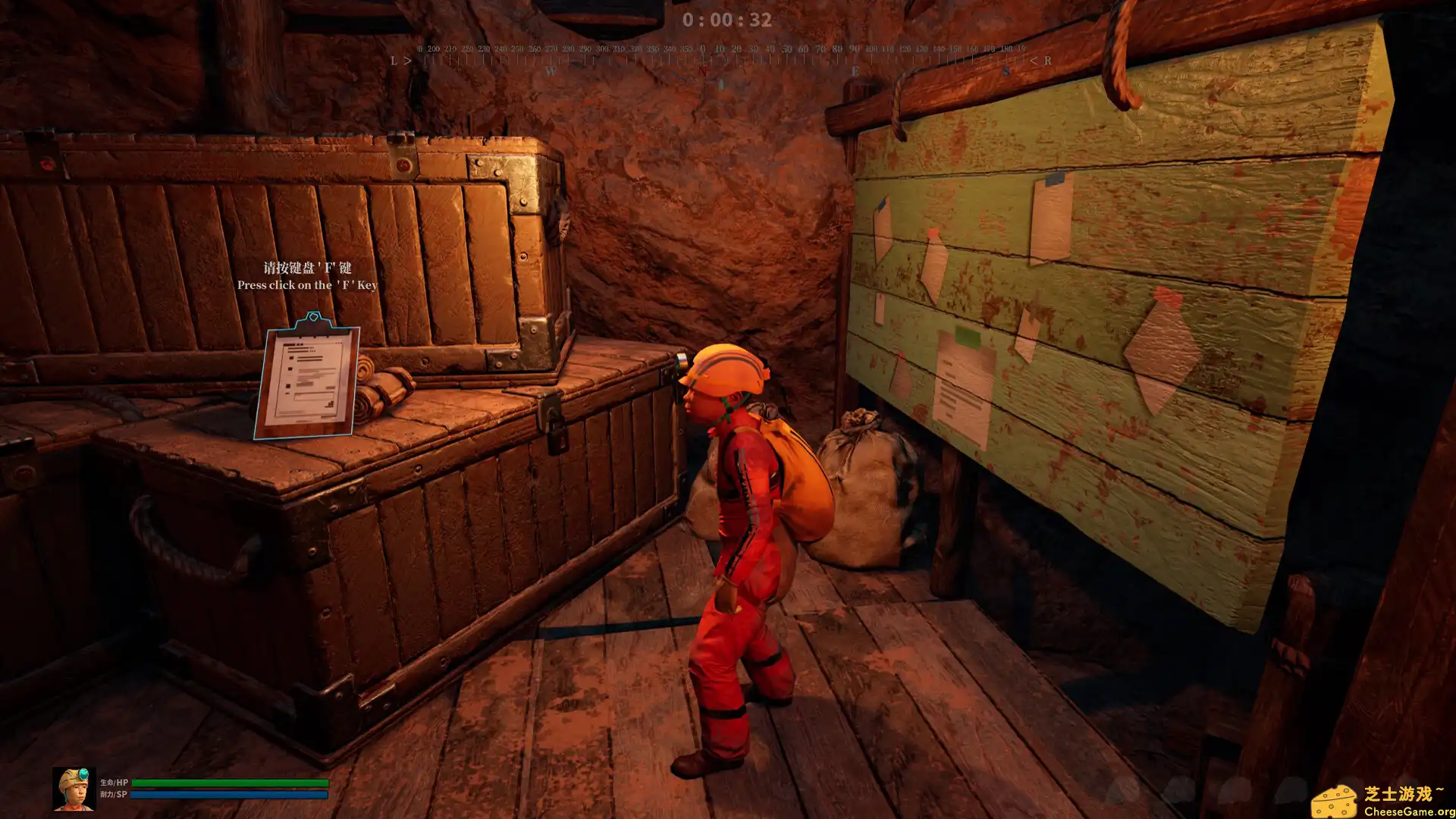
Task: Click the 生命/HP label
Action: click(x=114, y=783)
